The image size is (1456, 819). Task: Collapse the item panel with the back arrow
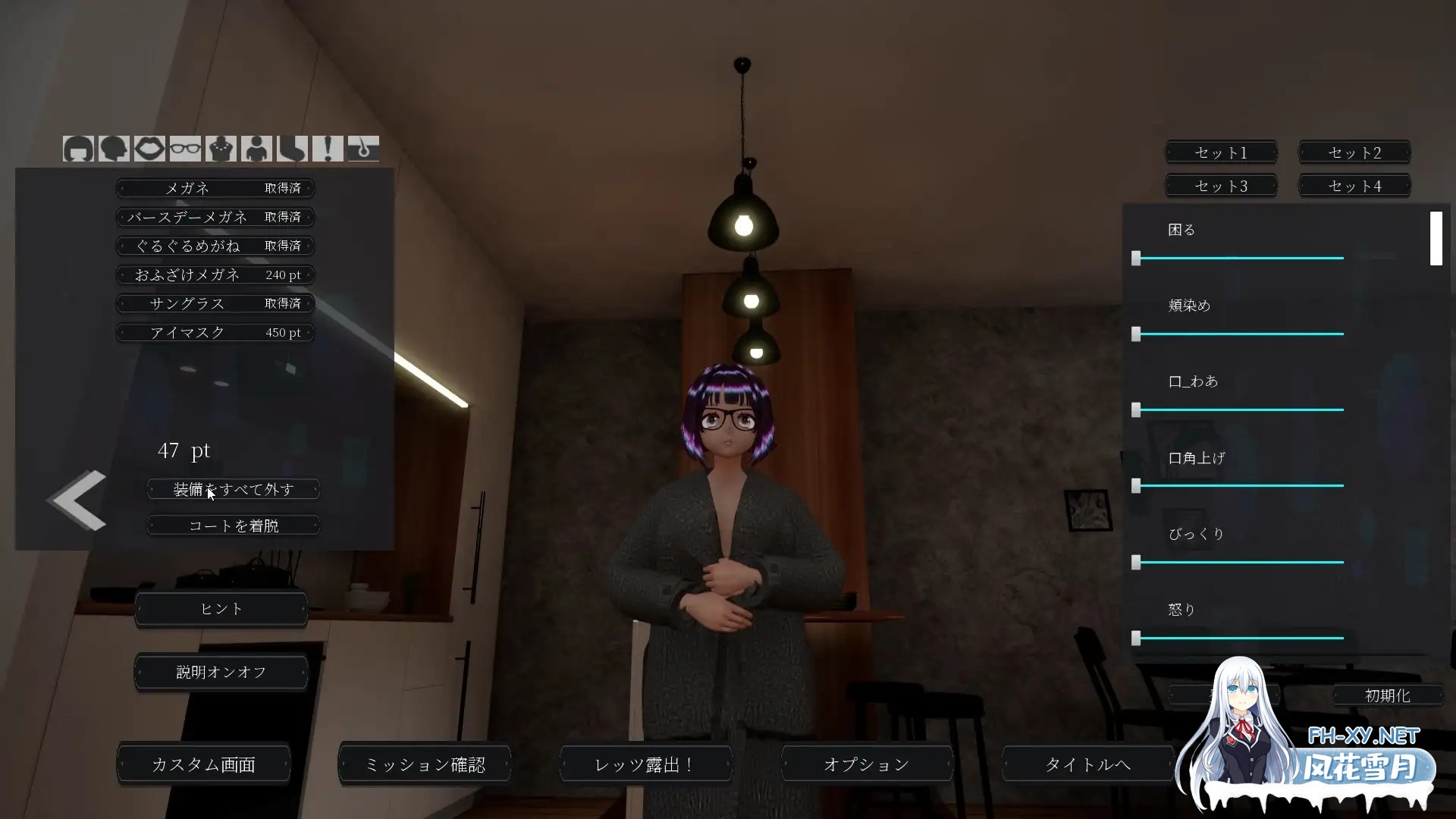coord(76,499)
